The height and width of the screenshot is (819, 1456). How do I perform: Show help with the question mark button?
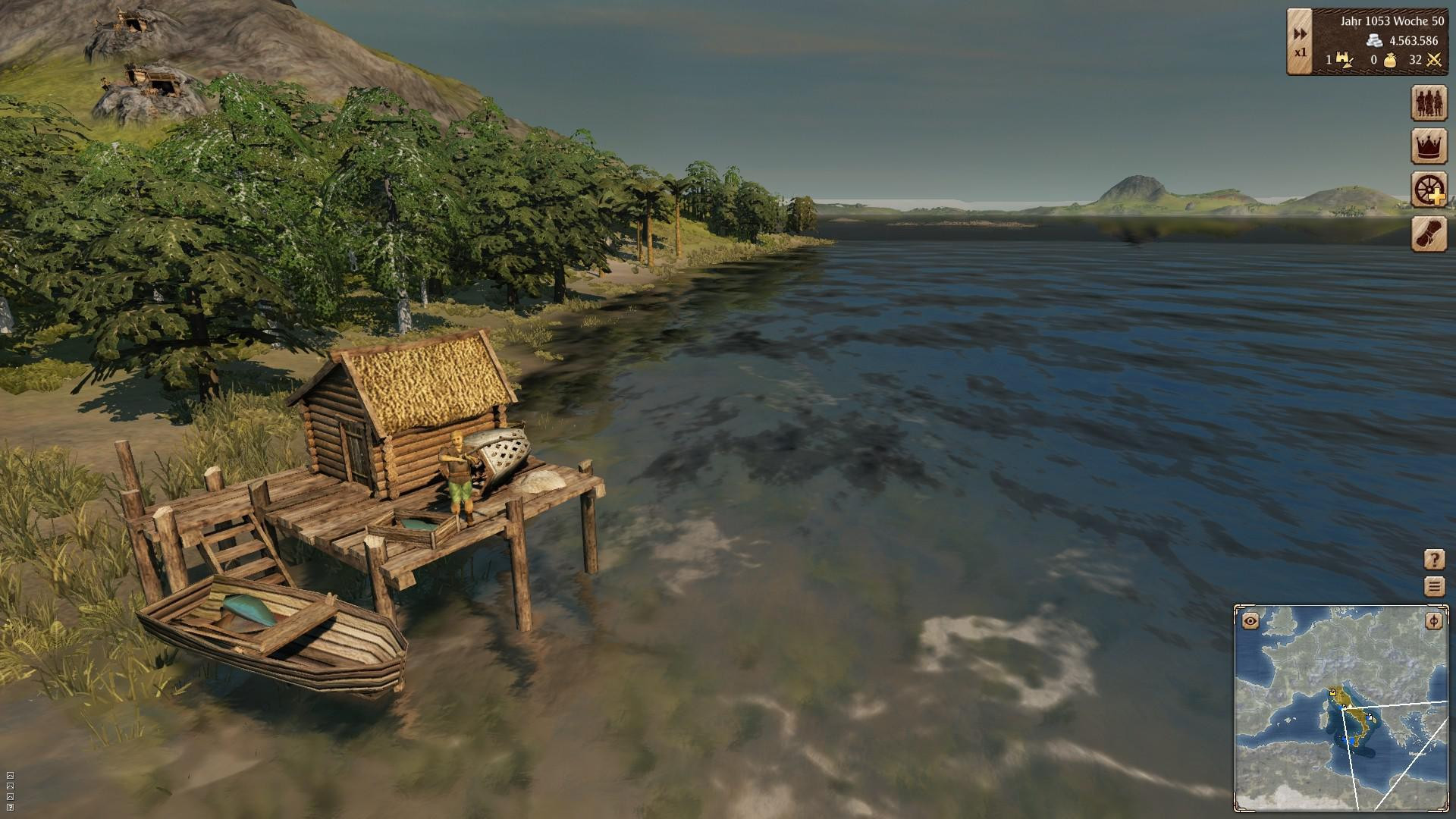click(1434, 560)
